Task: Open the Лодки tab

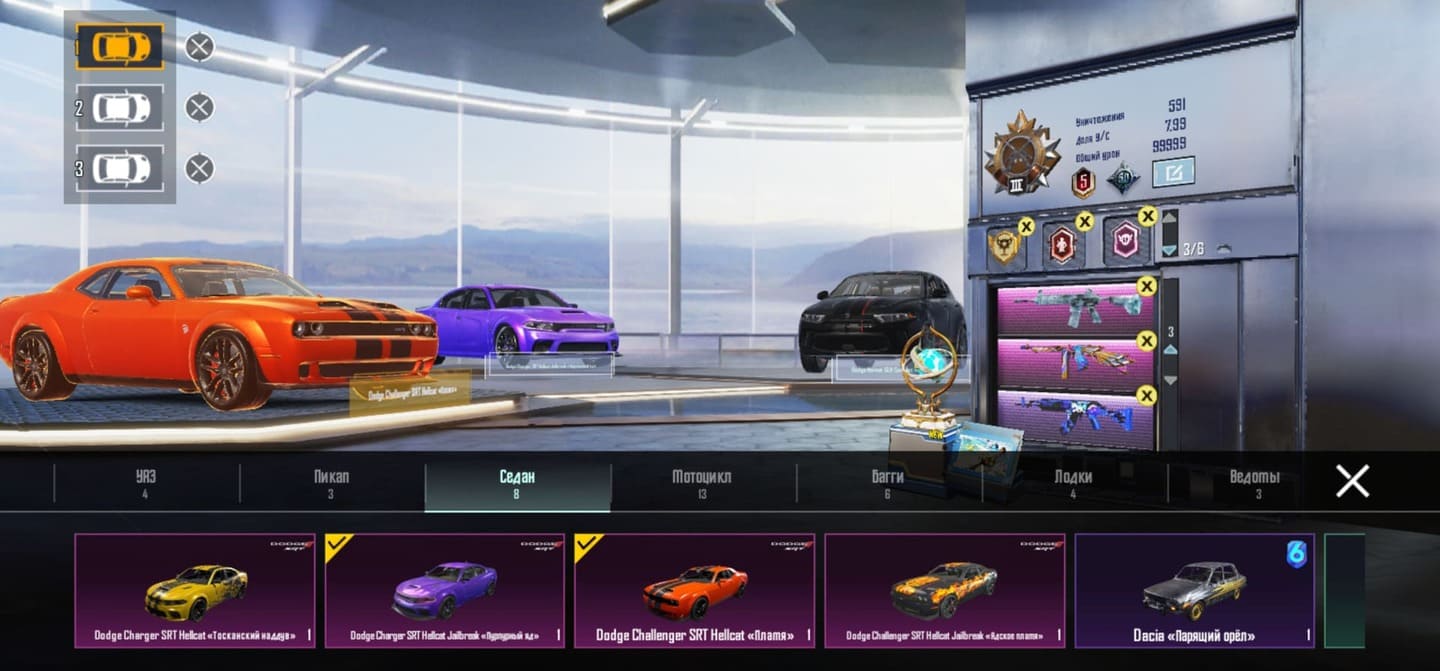Action: coord(1073,483)
